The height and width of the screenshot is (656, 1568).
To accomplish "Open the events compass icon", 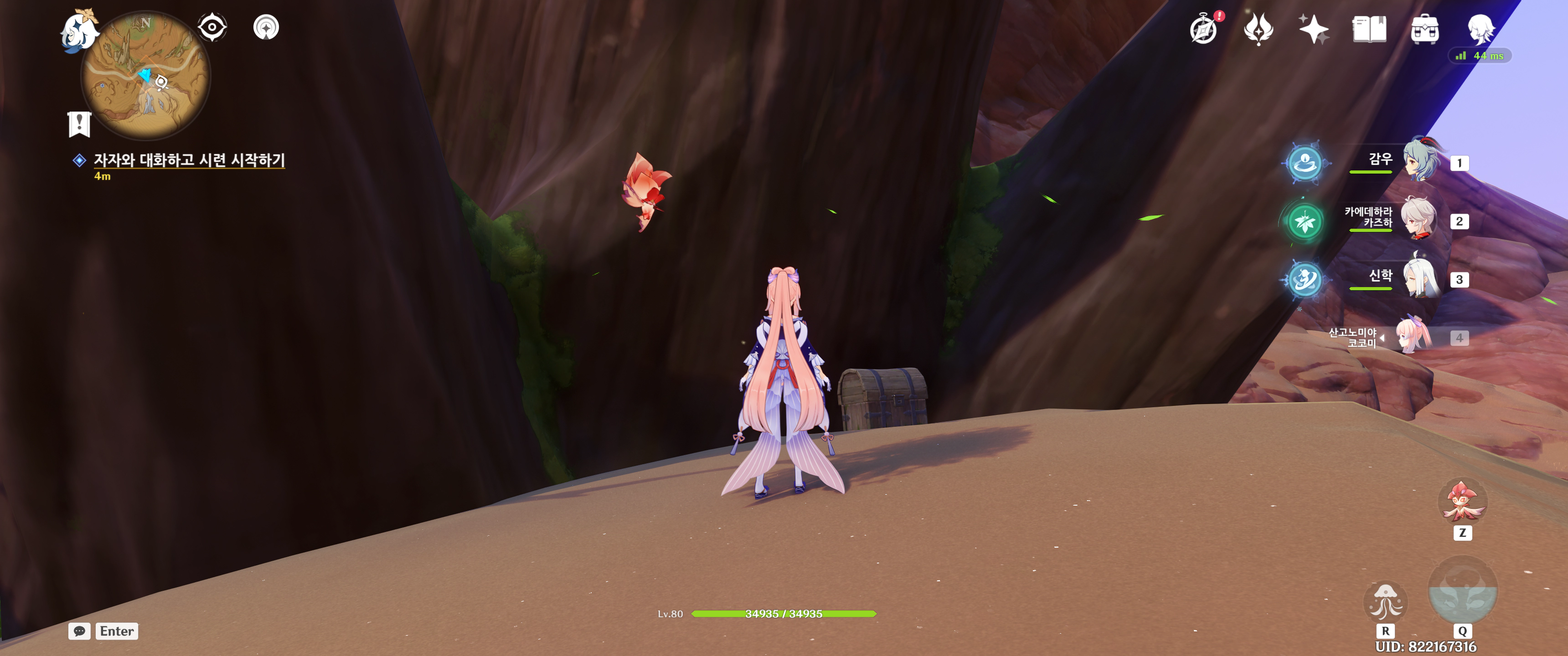I will point(1203,29).
